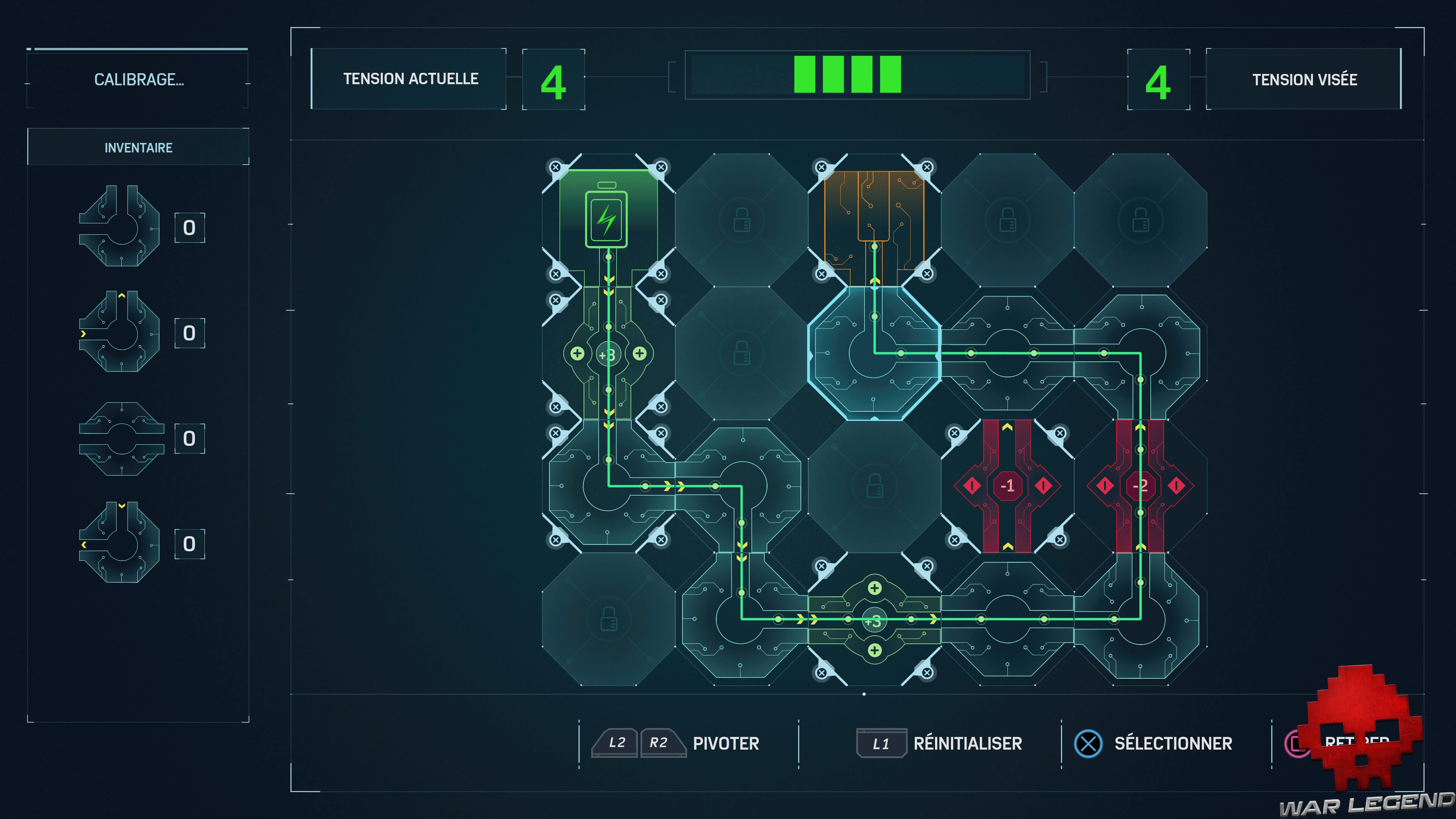Click a padlock icon on a locked tile
The image size is (1456, 819).
tap(742, 220)
